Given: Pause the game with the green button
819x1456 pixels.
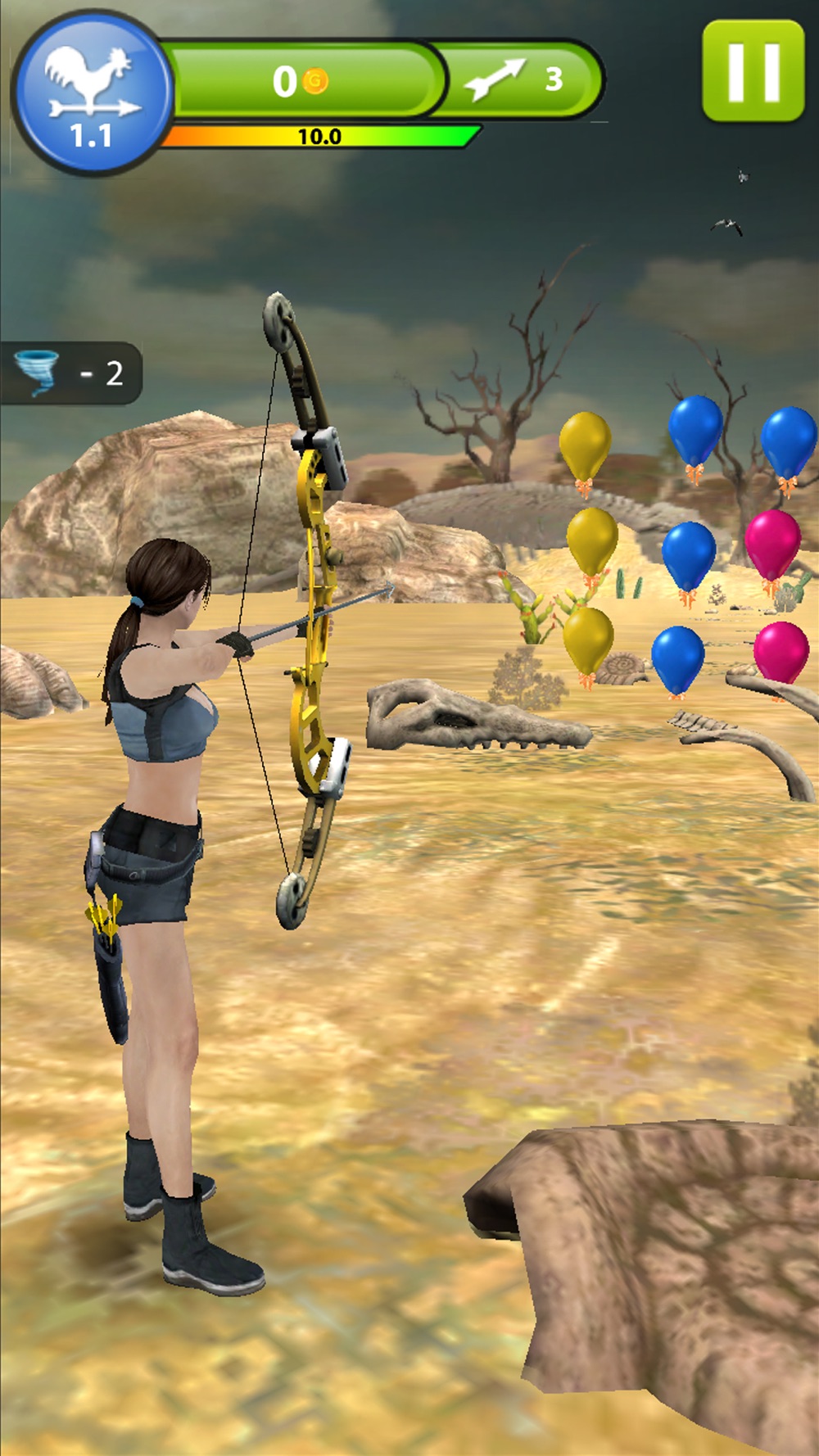Looking at the screenshot, I should point(753,71).
